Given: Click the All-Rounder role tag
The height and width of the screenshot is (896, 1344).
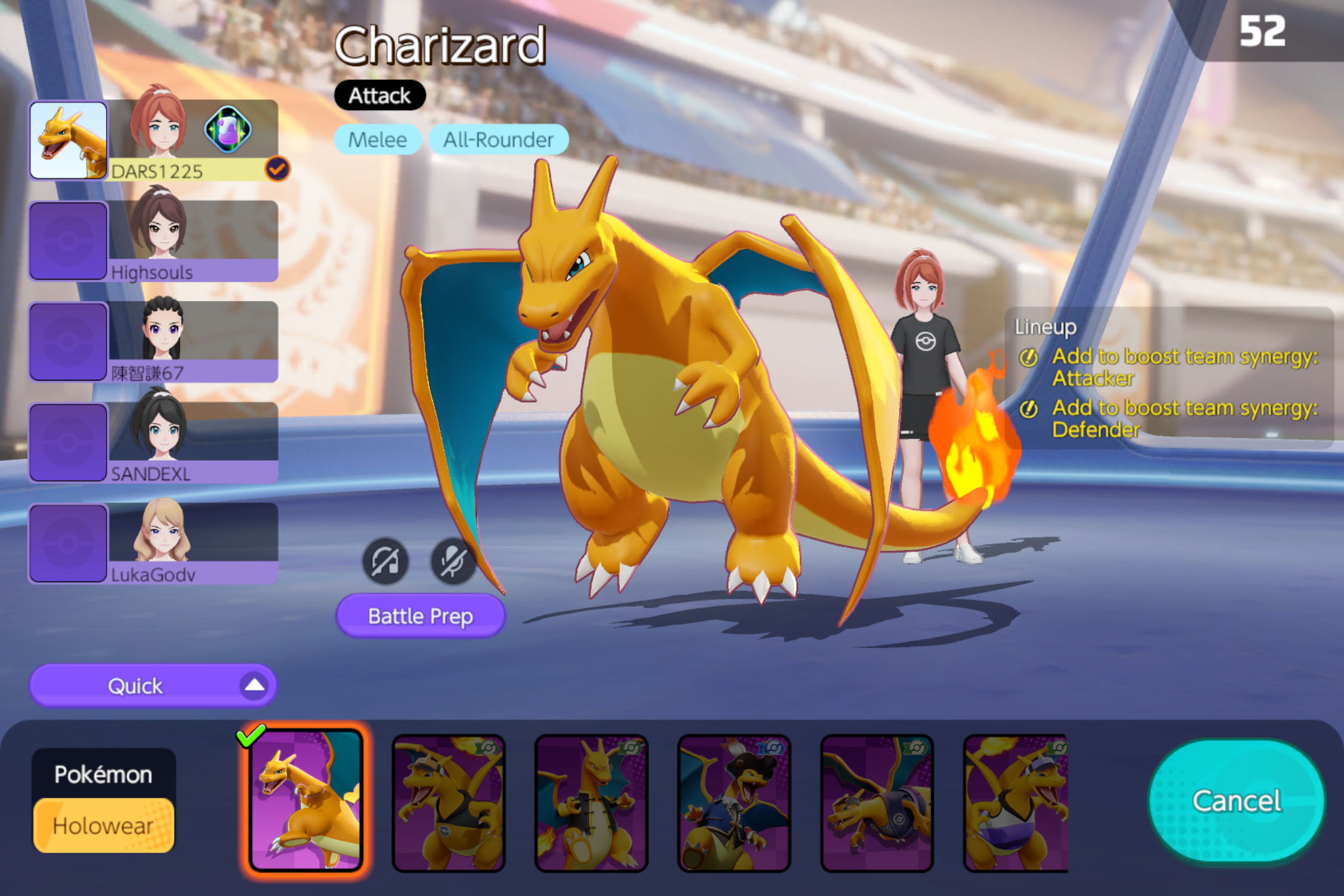Looking at the screenshot, I should (499, 139).
